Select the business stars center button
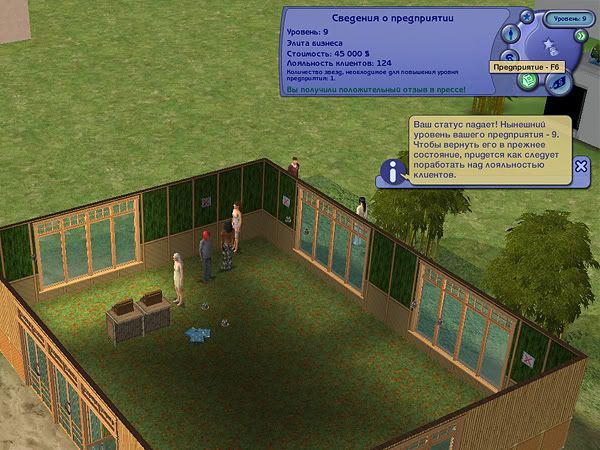This screenshot has height=450, width=600. click(x=549, y=50)
